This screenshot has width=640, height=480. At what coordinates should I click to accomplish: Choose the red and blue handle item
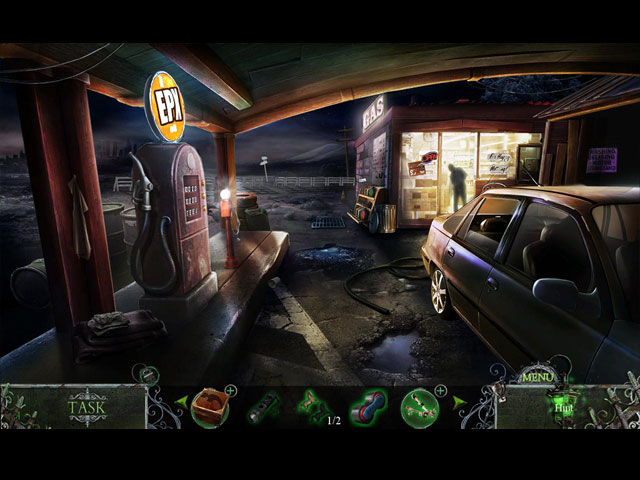point(367,408)
